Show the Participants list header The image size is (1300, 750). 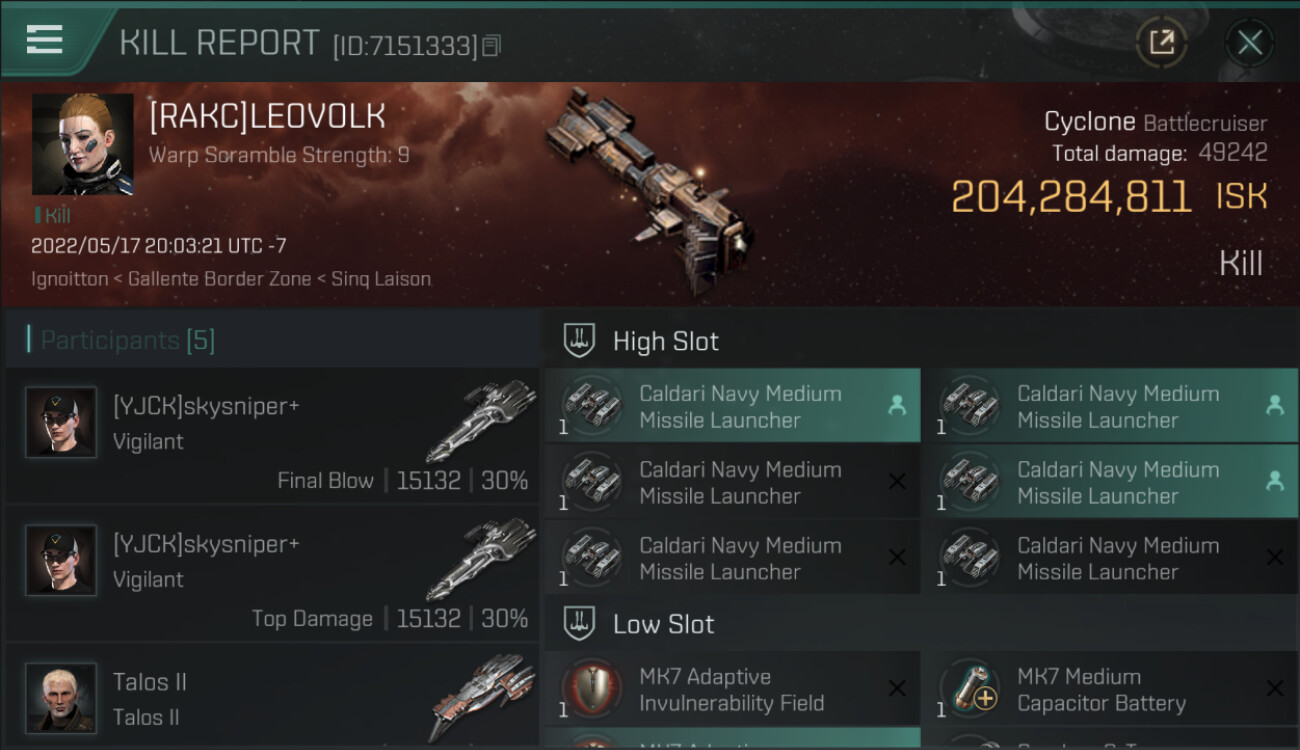click(x=128, y=341)
